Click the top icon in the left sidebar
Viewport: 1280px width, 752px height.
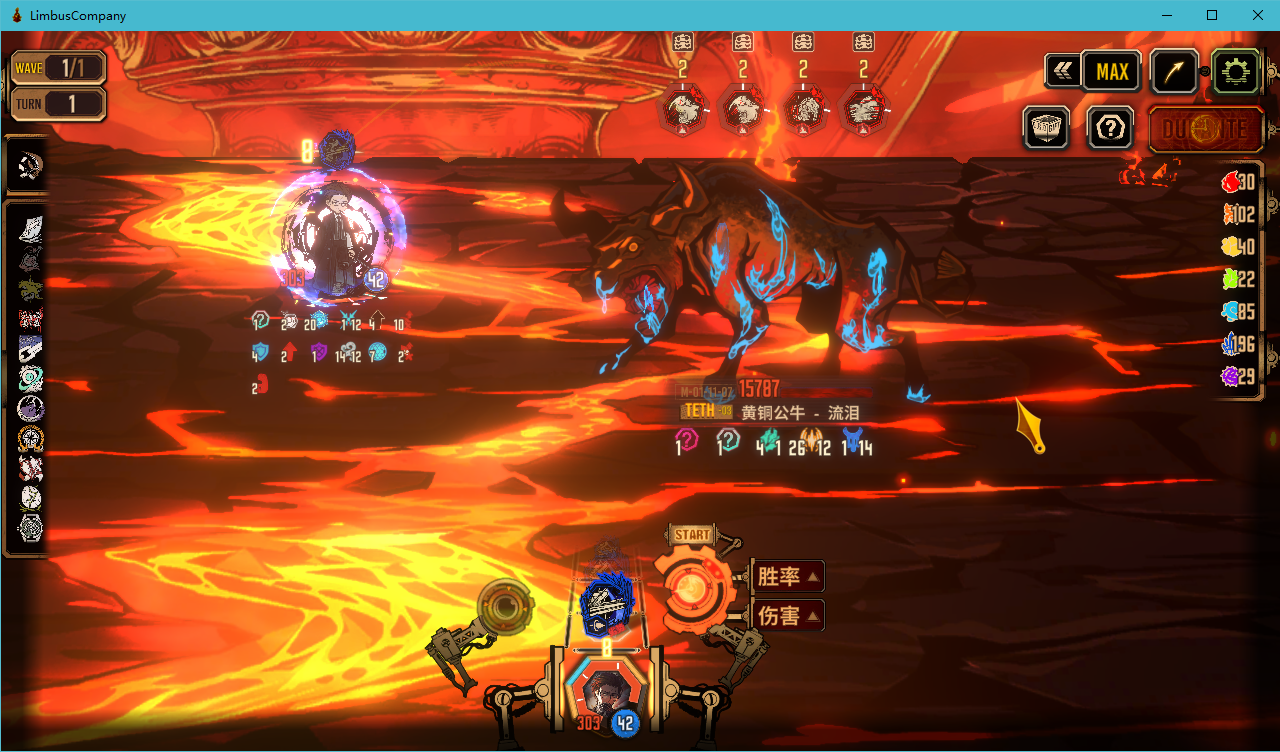(x=29, y=166)
